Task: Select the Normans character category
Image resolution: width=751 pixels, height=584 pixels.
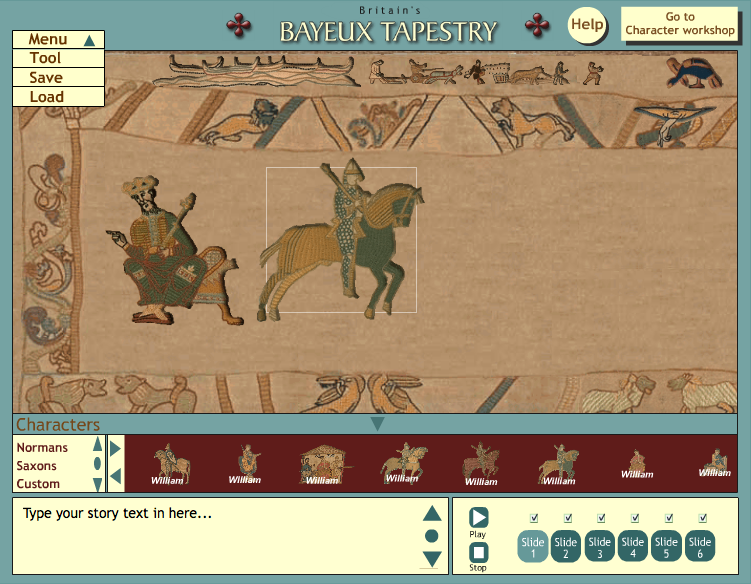Action: point(42,448)
